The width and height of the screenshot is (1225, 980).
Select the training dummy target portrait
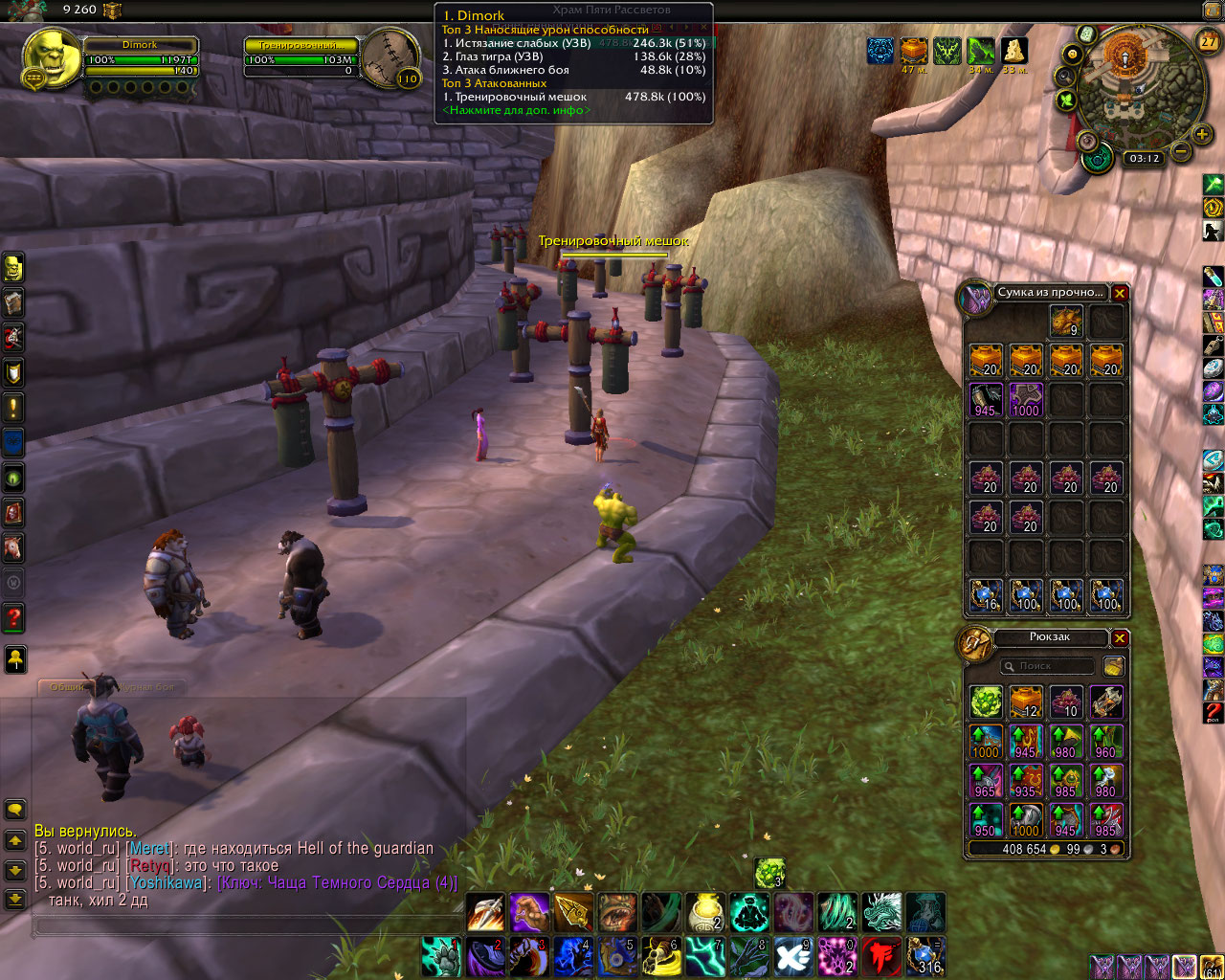coord(390,57)
